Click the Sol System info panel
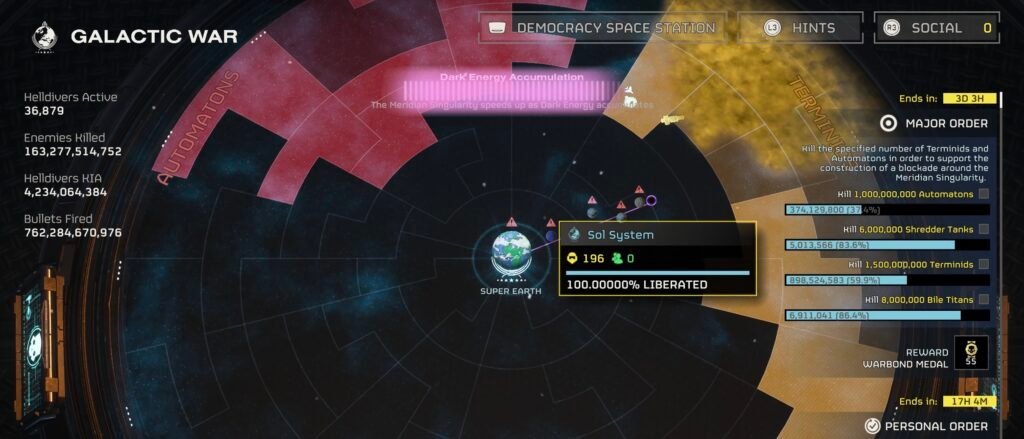Screen dimensions: 1024x439 point(655,260)
